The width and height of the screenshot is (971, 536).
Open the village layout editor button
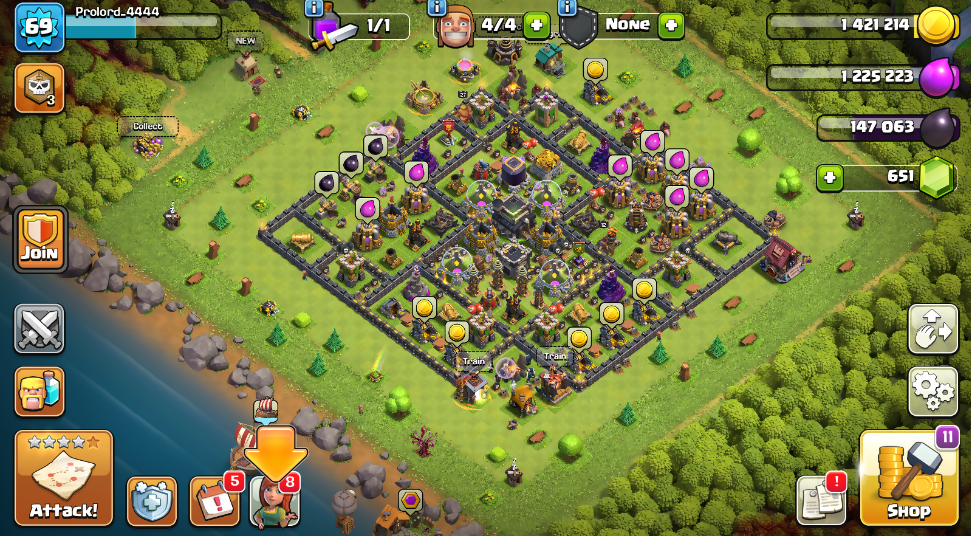pos(932,329)
